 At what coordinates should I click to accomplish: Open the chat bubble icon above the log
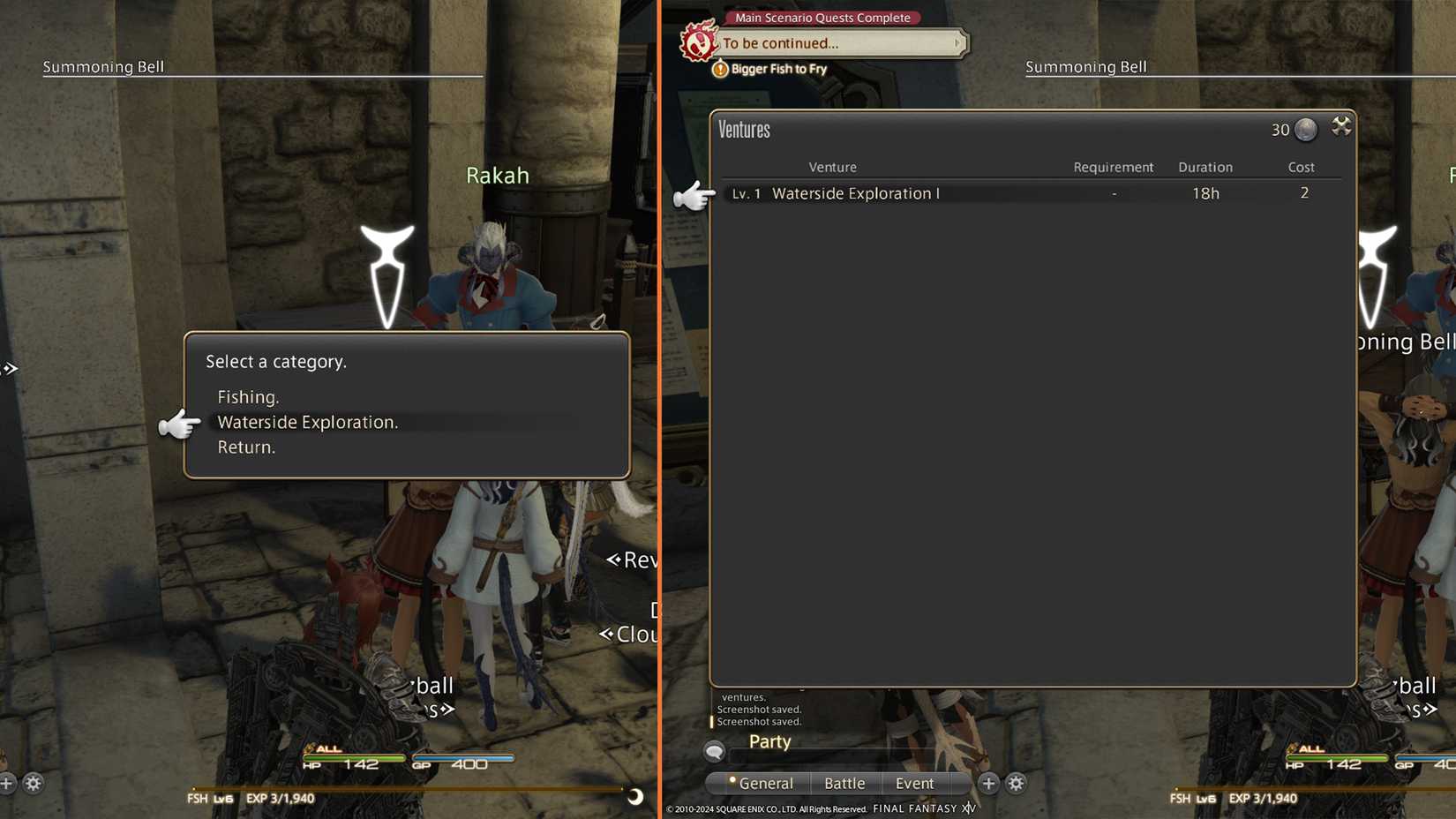pyautogui.click(x=713, y=751)
